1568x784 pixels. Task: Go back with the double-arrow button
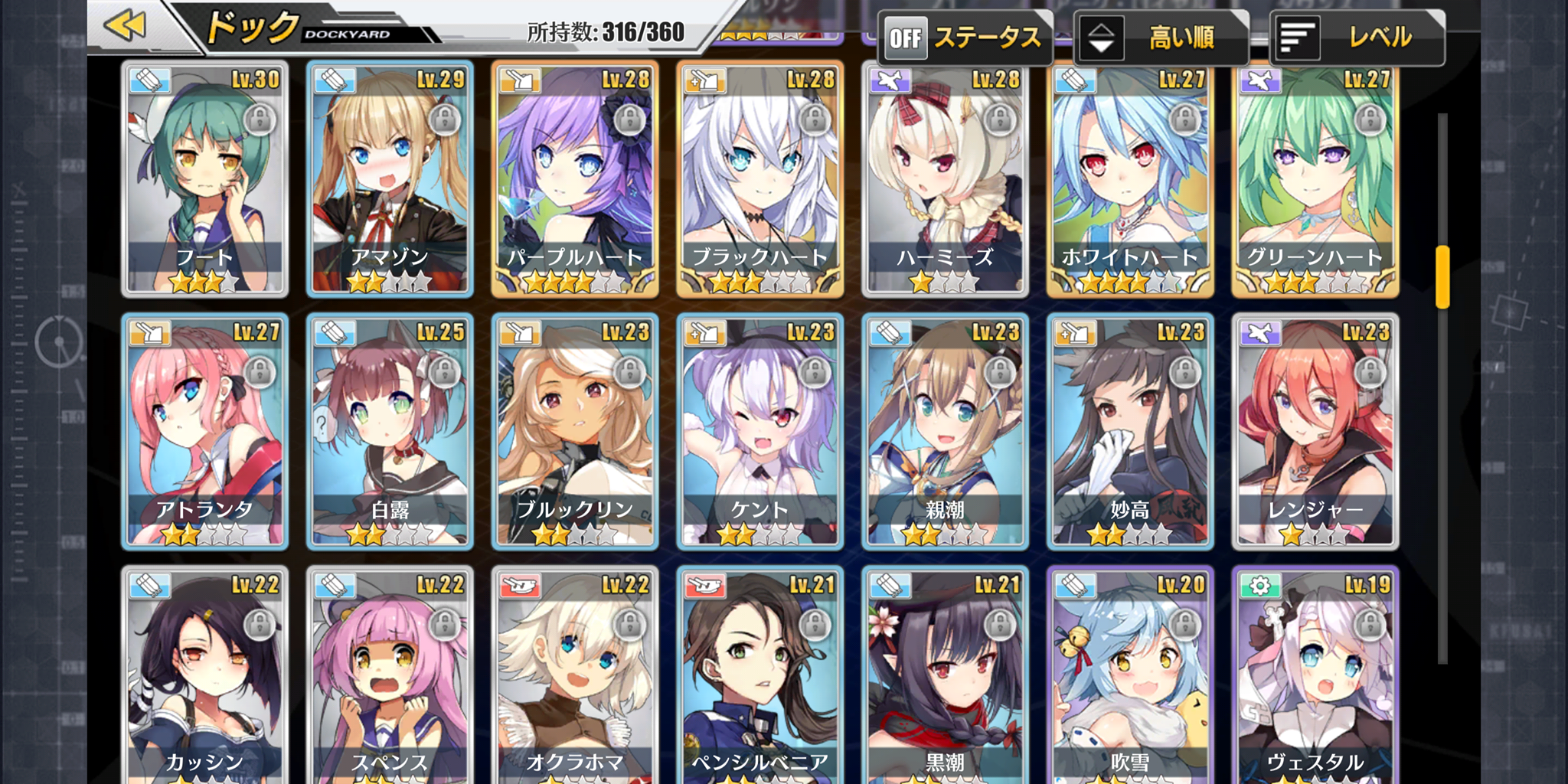126,27
